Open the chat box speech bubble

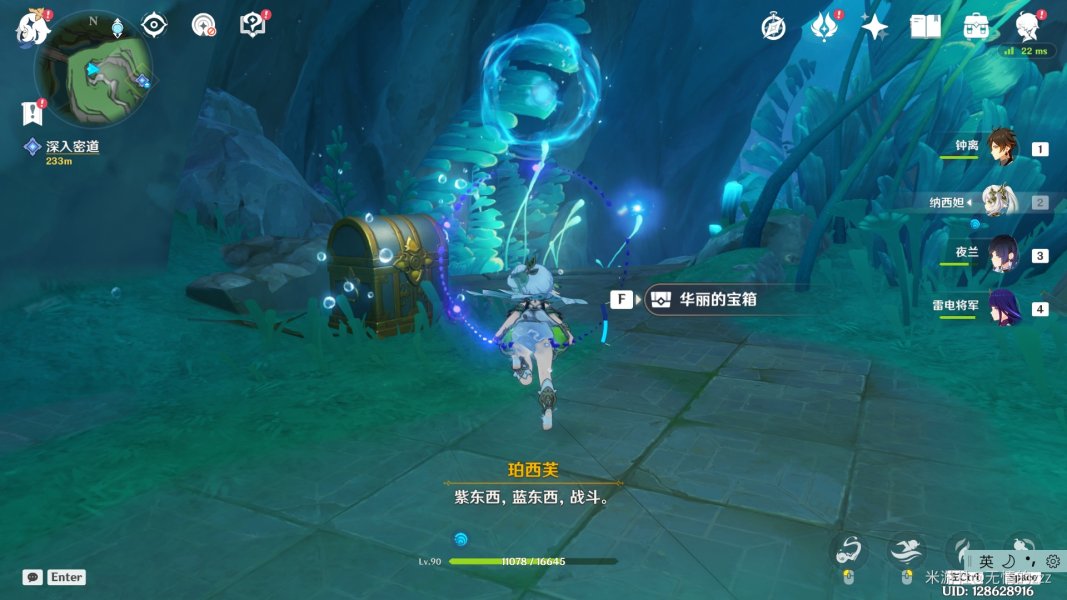click(x=33, y=577)
